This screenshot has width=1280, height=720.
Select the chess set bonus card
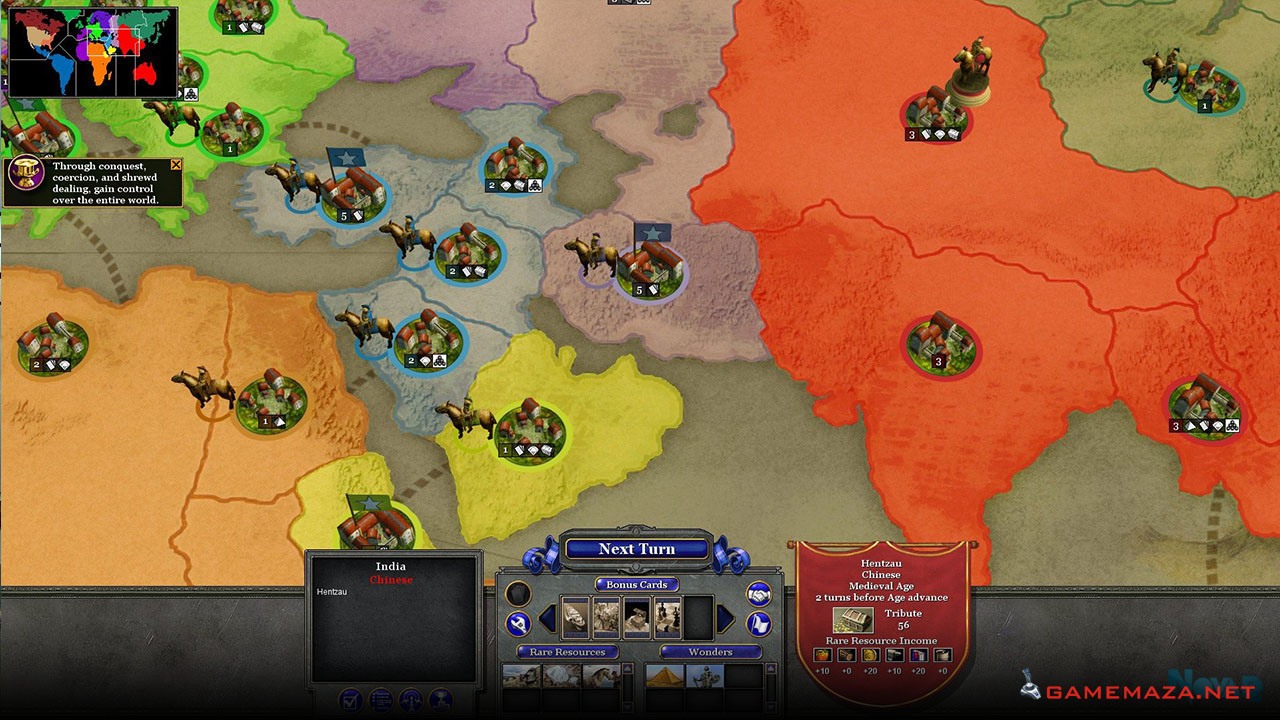pyautogui.click(x=667, y=617)
